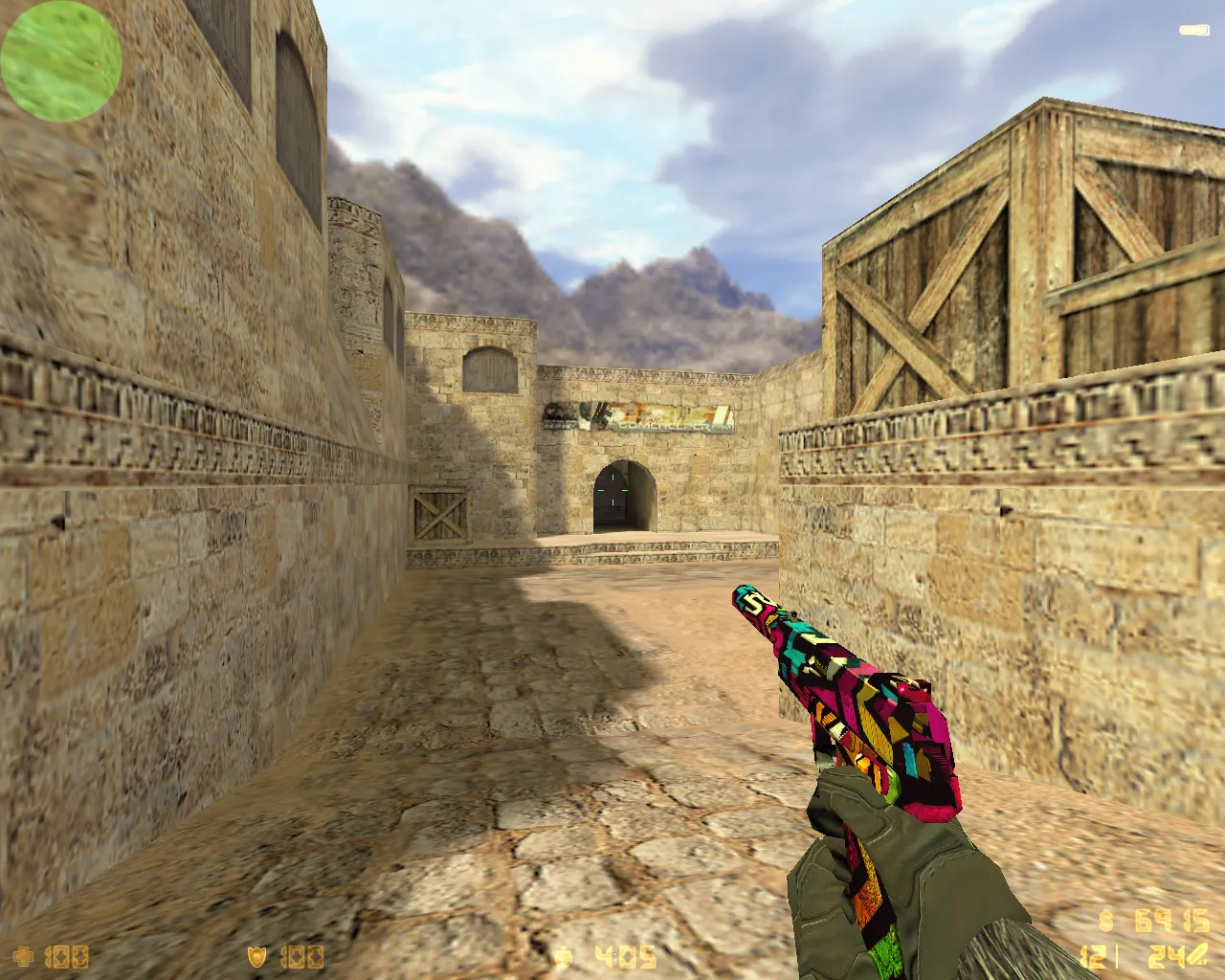1225x980 pixels.
Task: Click the reserve ammo count 24
Action: point(1161,957)
